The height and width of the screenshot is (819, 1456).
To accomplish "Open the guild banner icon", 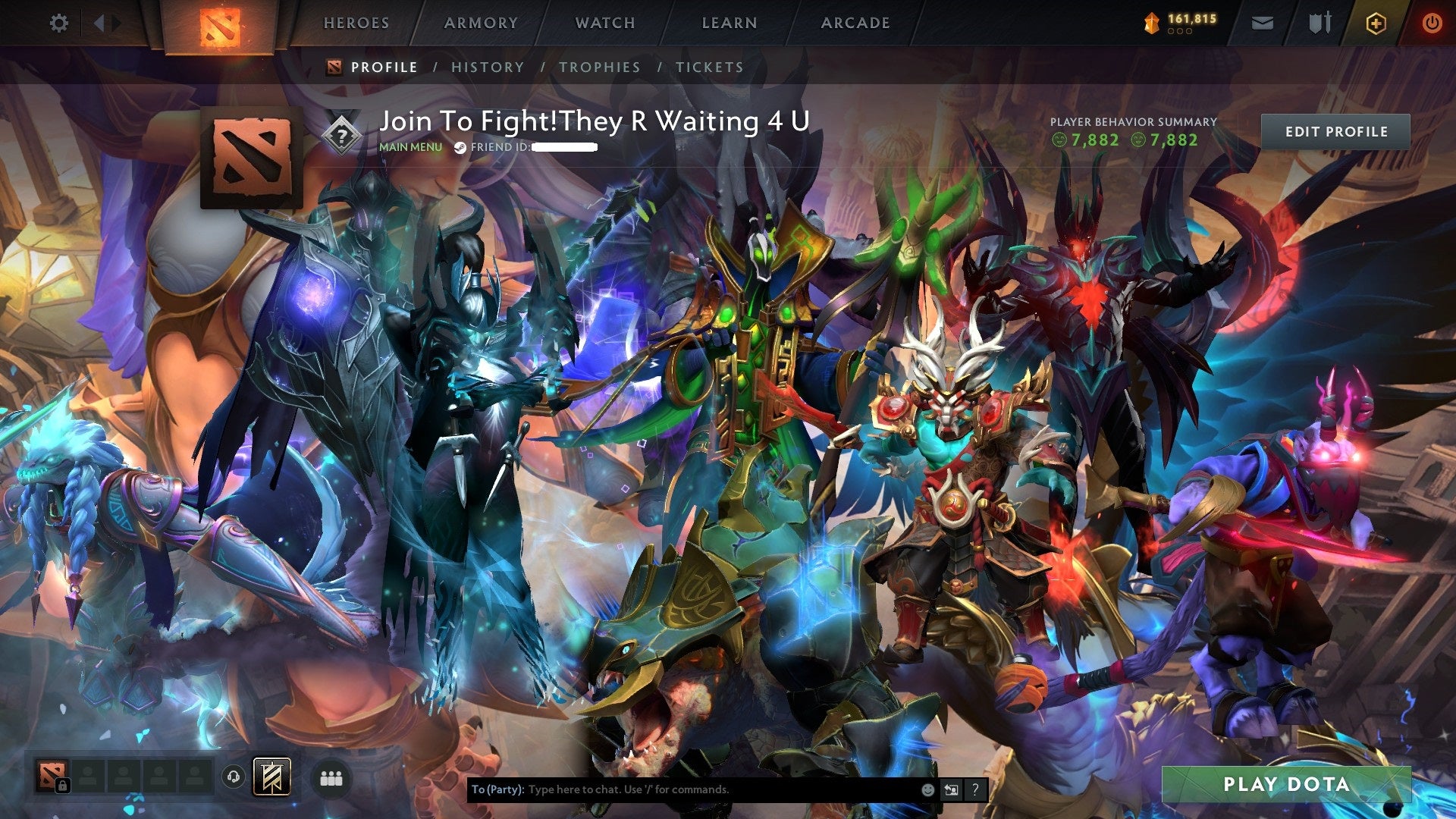I will click(274, 777).
